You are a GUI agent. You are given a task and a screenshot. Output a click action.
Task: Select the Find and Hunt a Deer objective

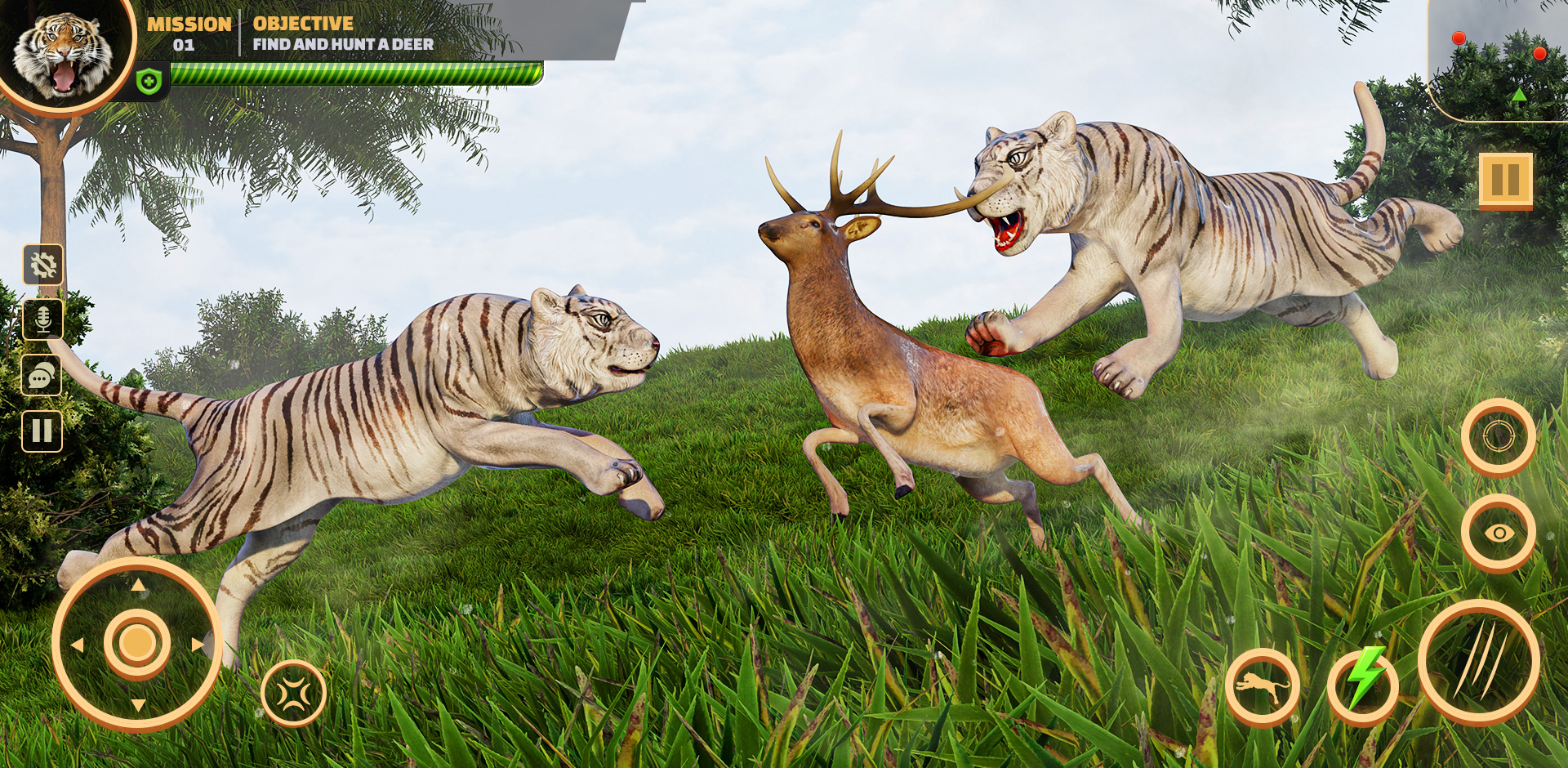[343, 44]
